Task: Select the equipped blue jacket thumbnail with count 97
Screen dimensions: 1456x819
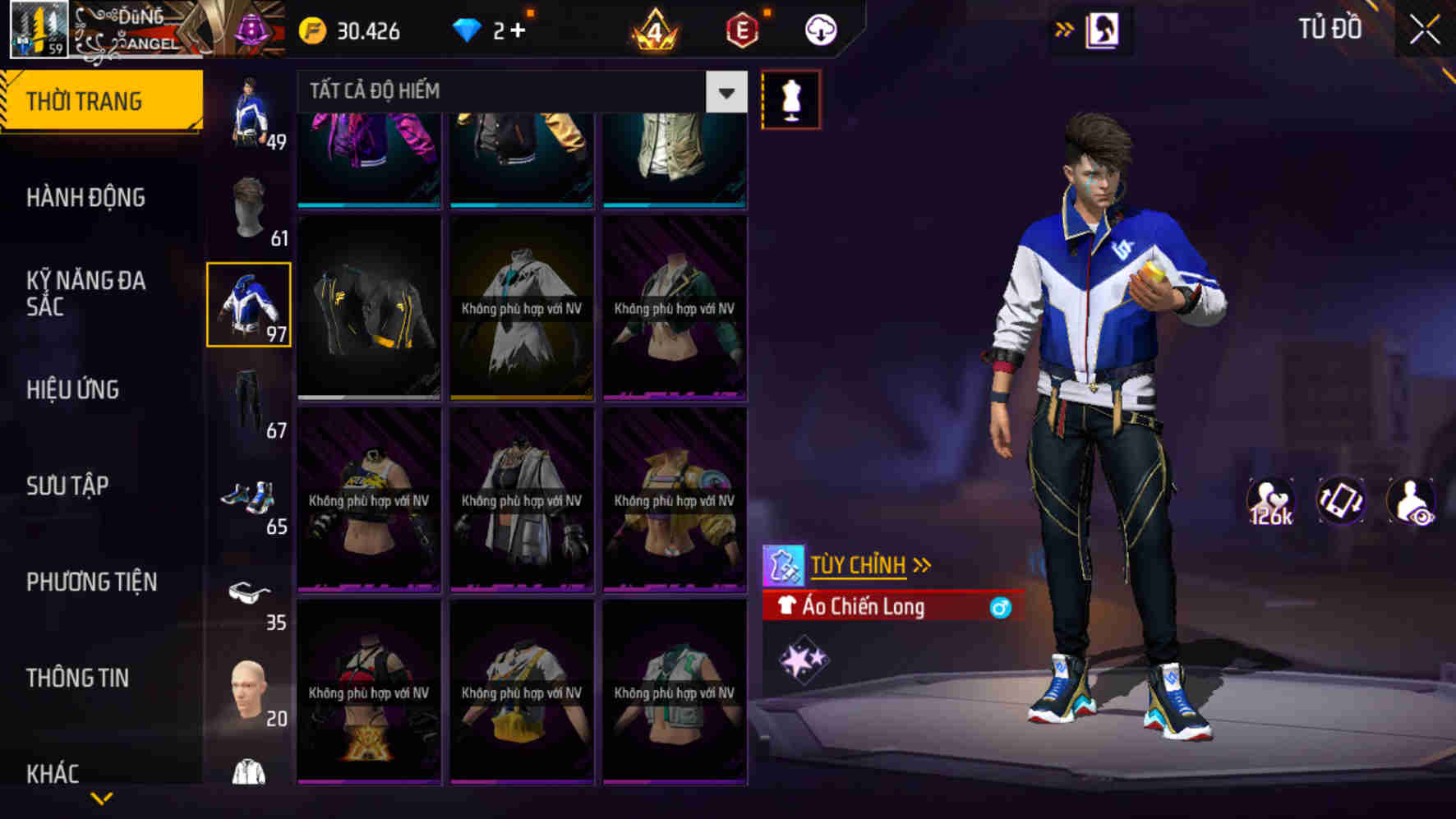Action: pos(249,306)
